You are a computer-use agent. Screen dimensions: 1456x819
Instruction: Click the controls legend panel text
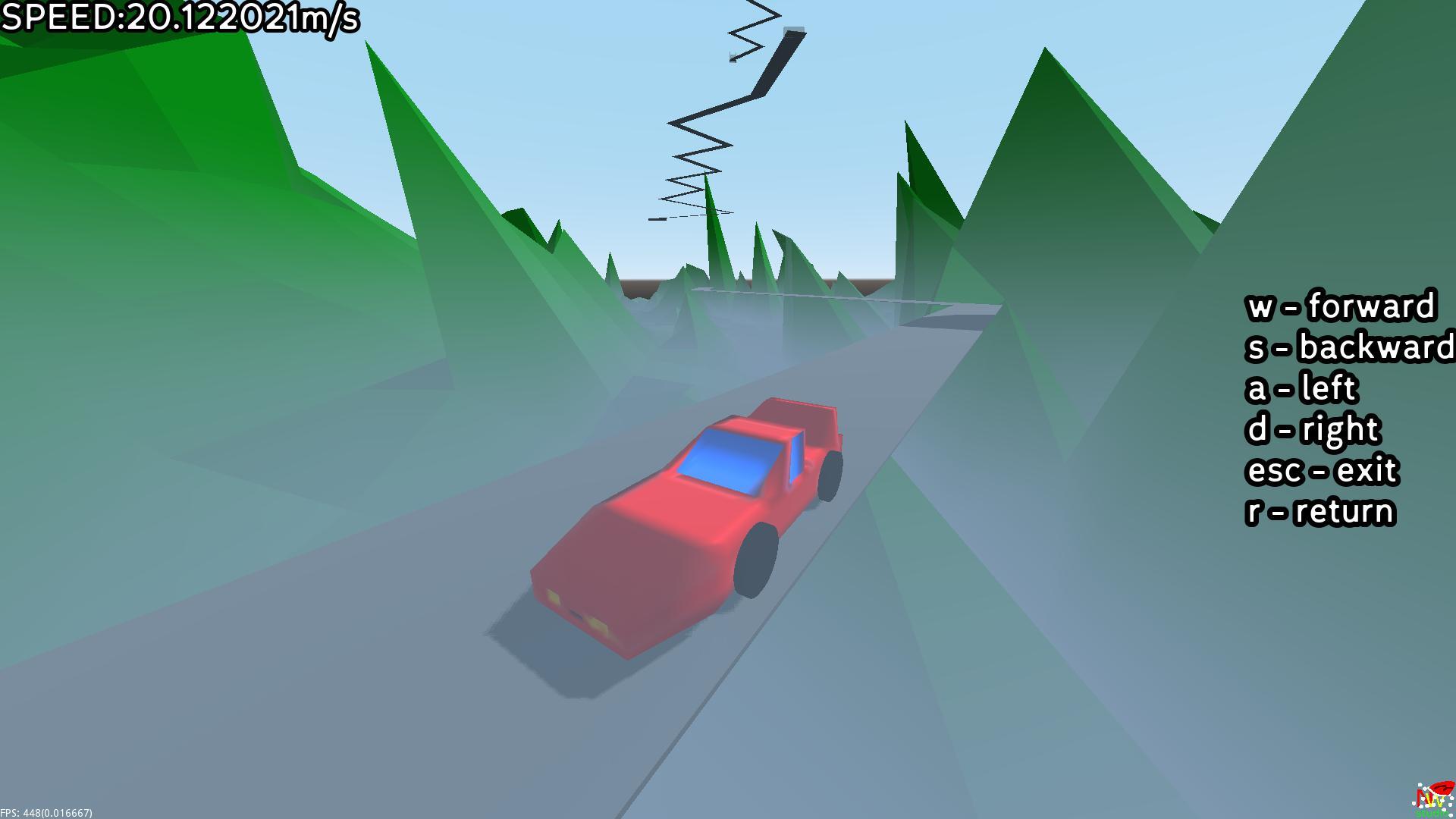pyautogui.click(x=1346, y=409)
